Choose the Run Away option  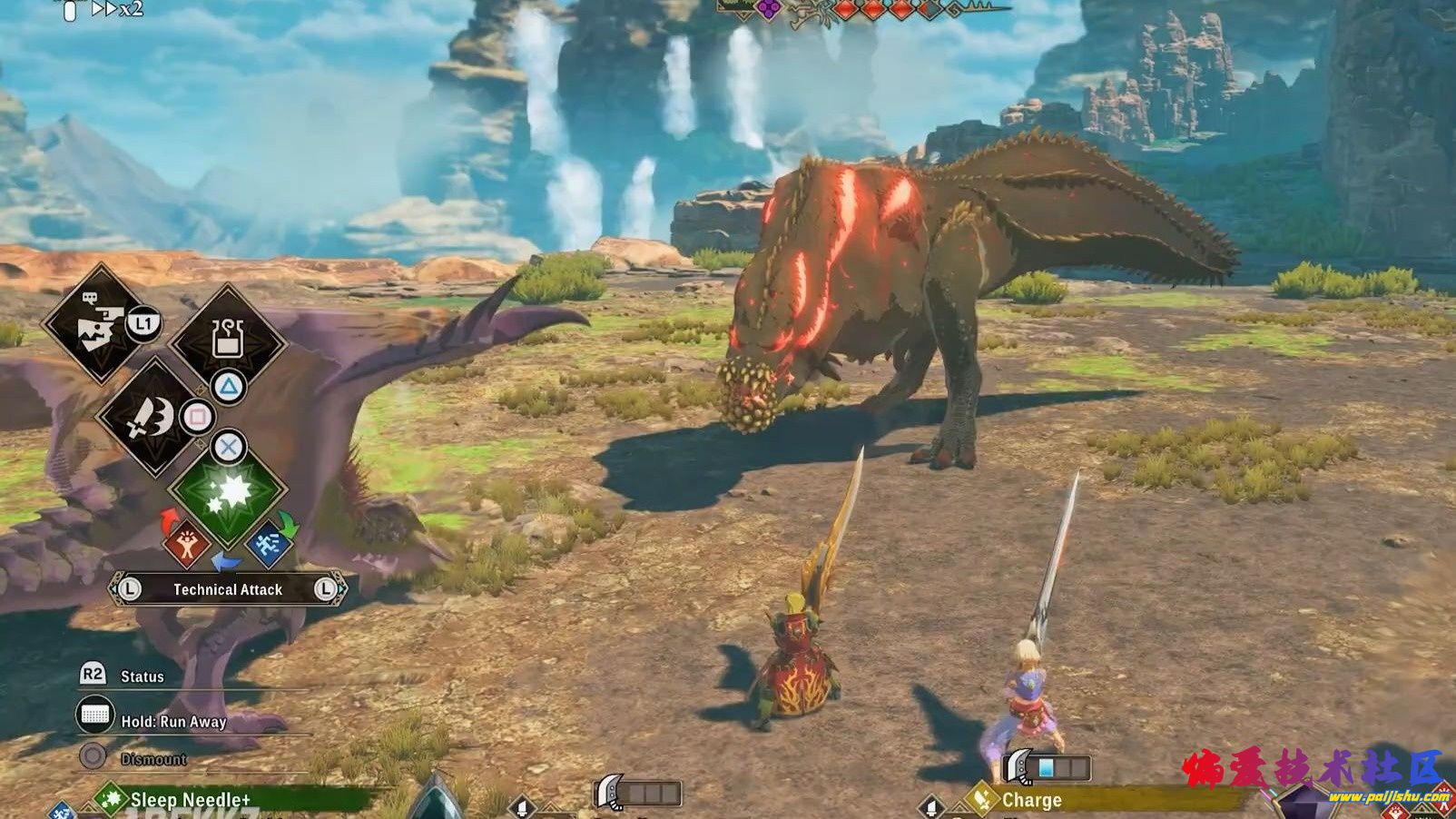[172, 722]
